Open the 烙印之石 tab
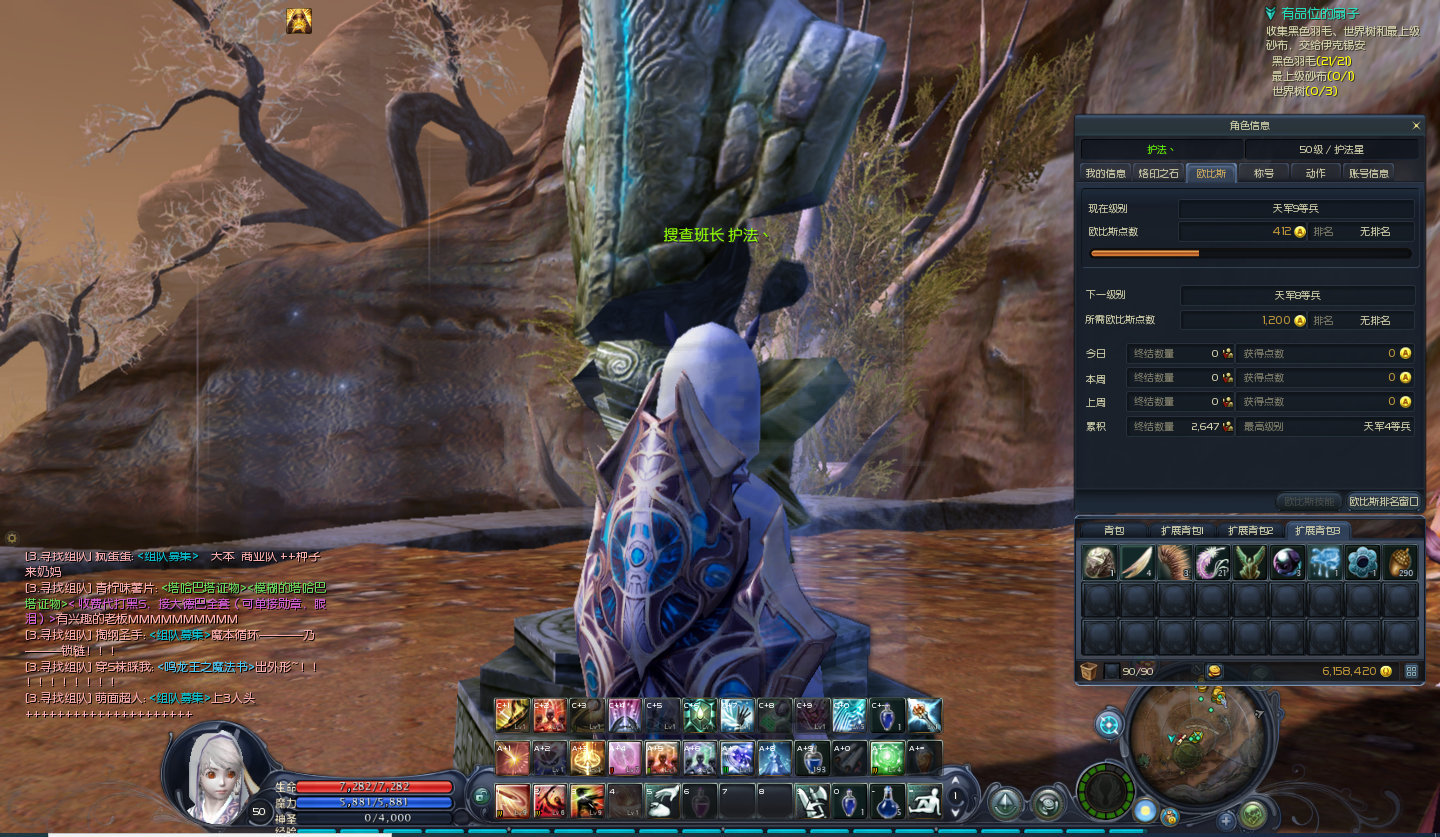Image resolution: width=1440 pixels, height=837 pixels. [x=1158, y=173]
